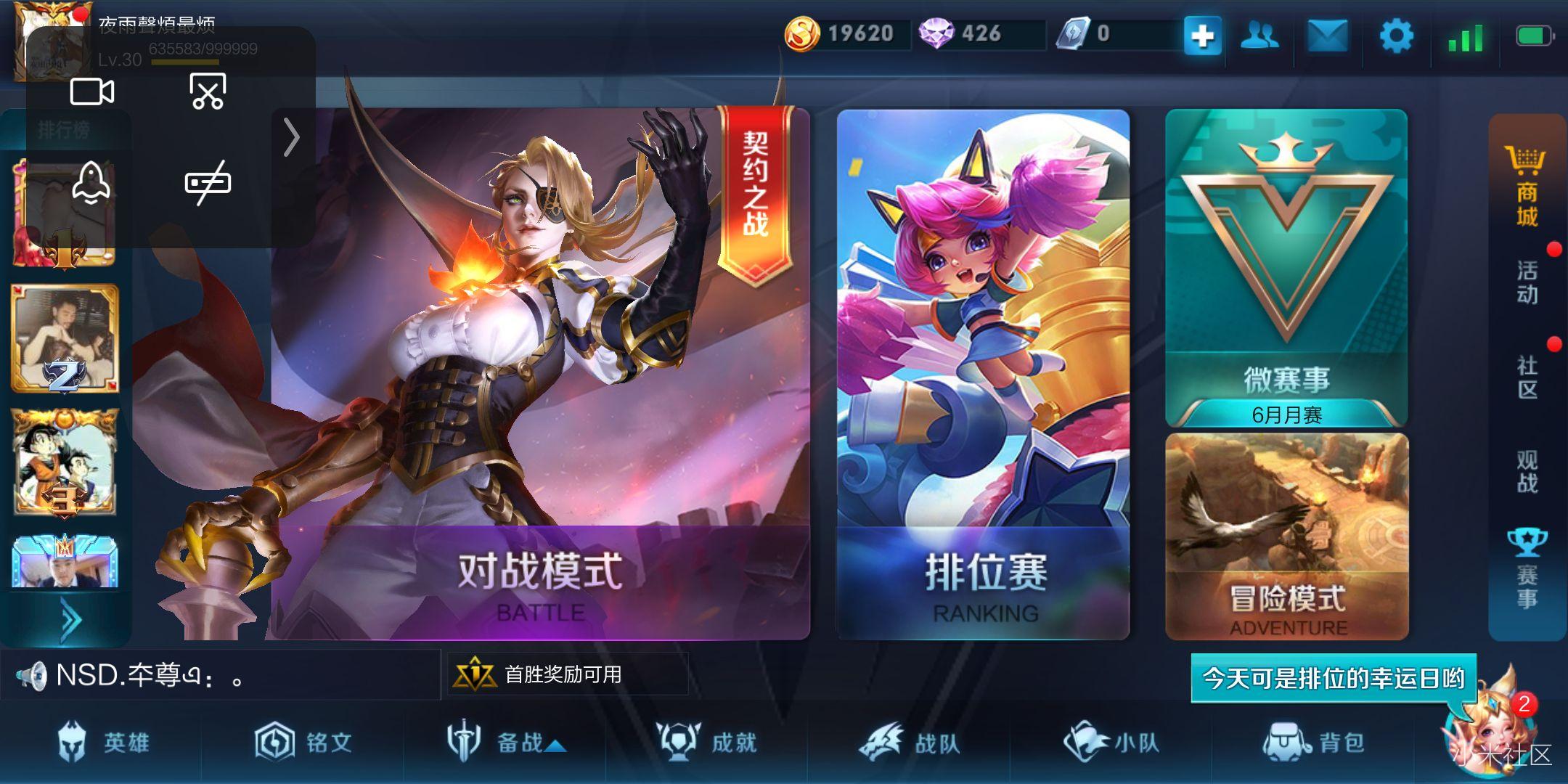The width and height of the screenshot is (1568, 784).
Task: Open 微赛事 6月月赛 event
Action: 1285,269
